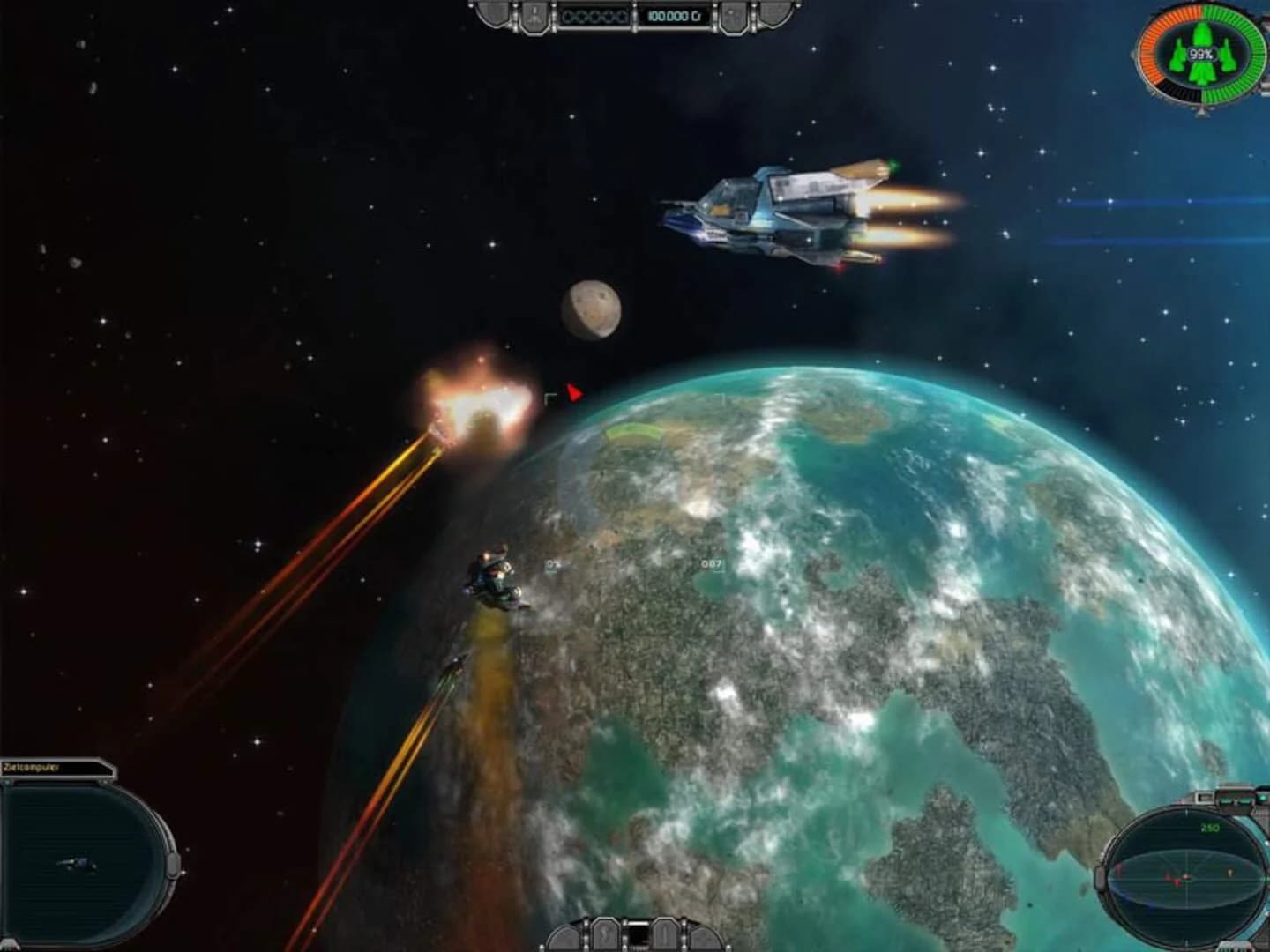This screenshot has height=952, width=1270.
Task: Toggle the middle green switch on the radar housing
Action: click(1243, 800)
